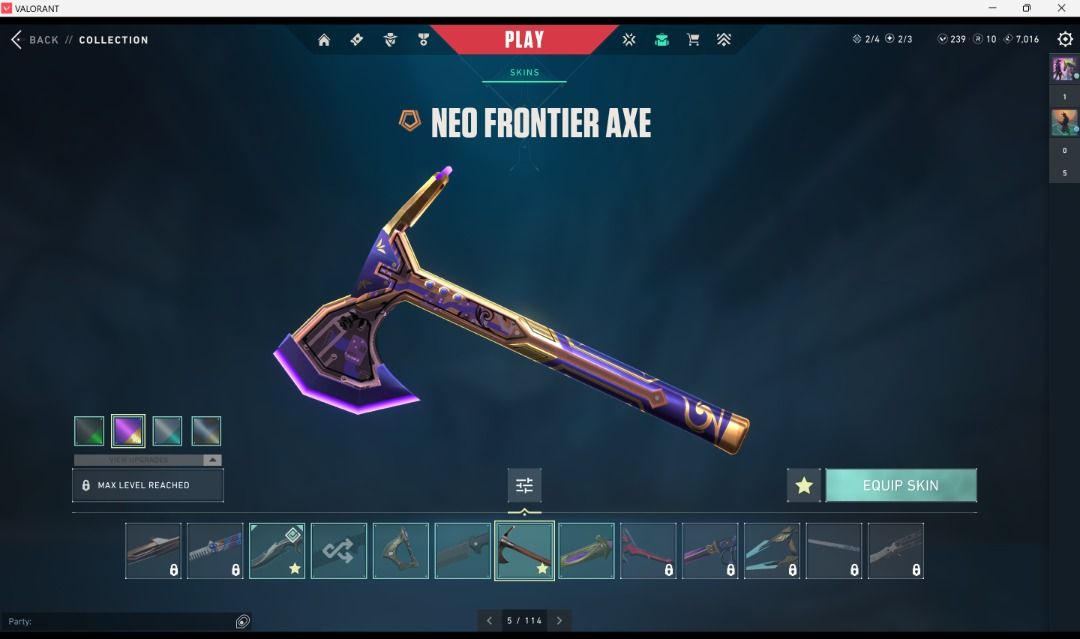Click the red PLAY button
This screenshot has width=1080, height=639.
[x=524, y=40]
